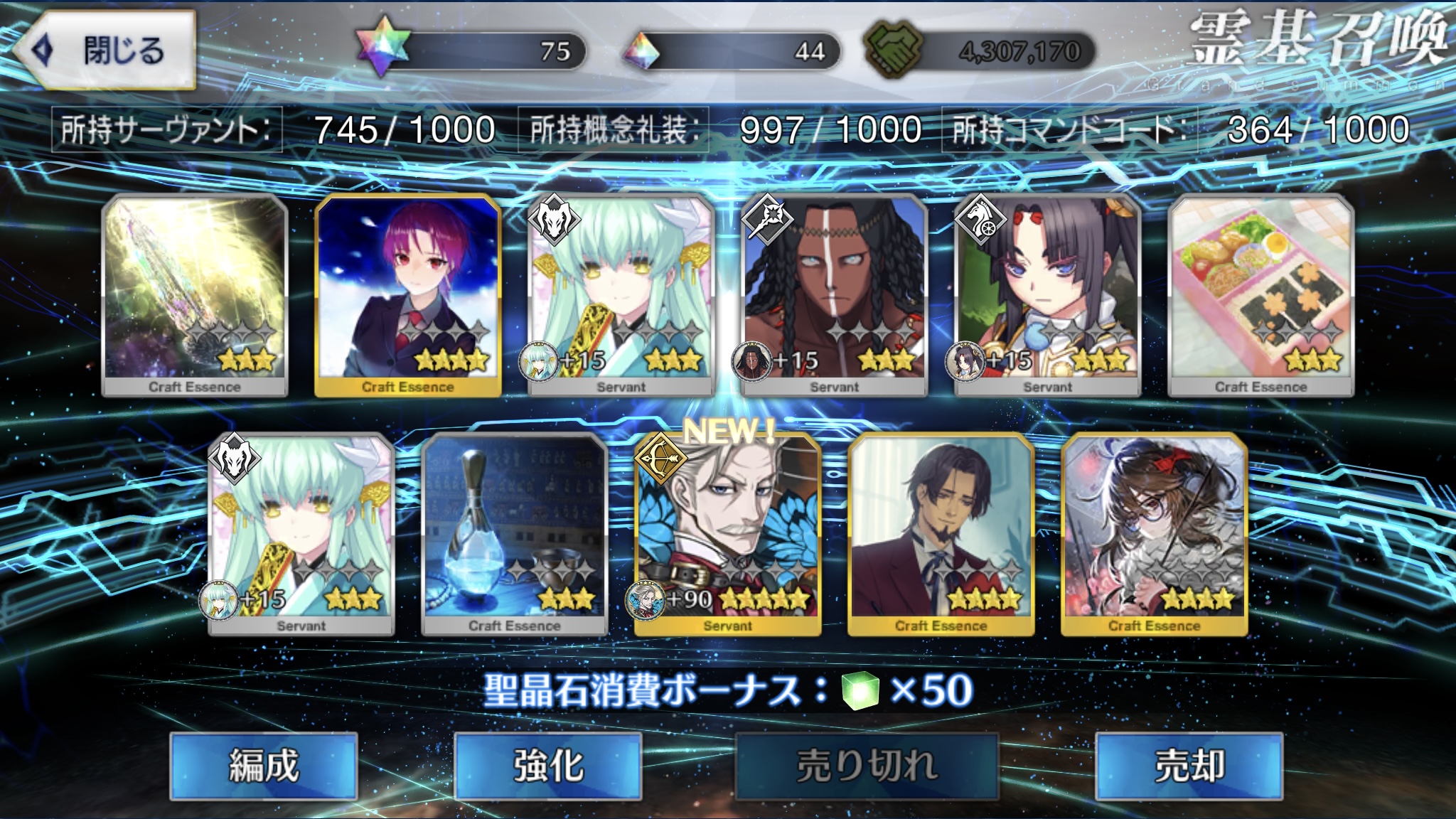
Task: Choose the dark-skinned Caster servant card
Action: click(834, 294)
